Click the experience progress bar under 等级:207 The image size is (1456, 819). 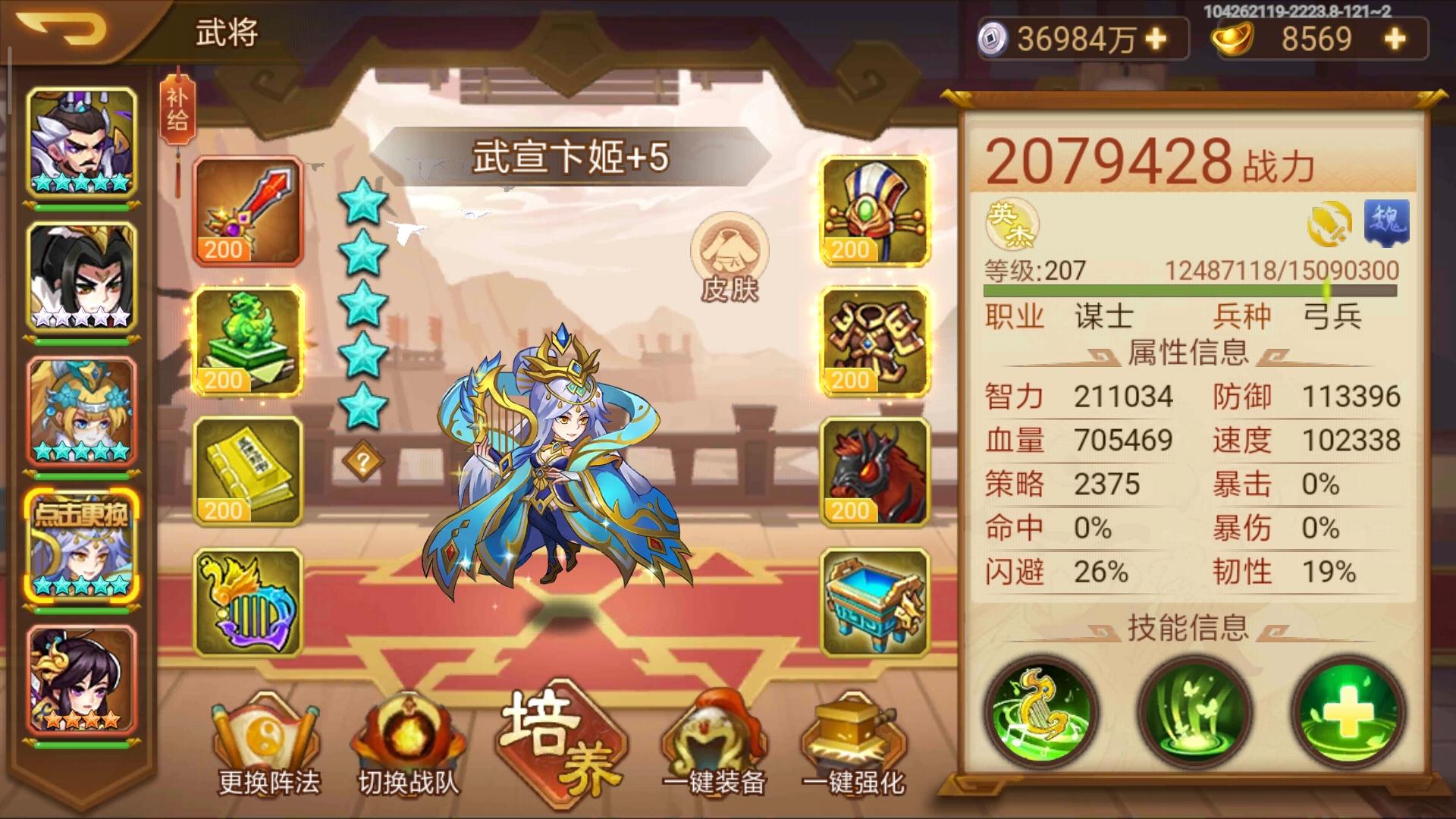point(1198,290)
